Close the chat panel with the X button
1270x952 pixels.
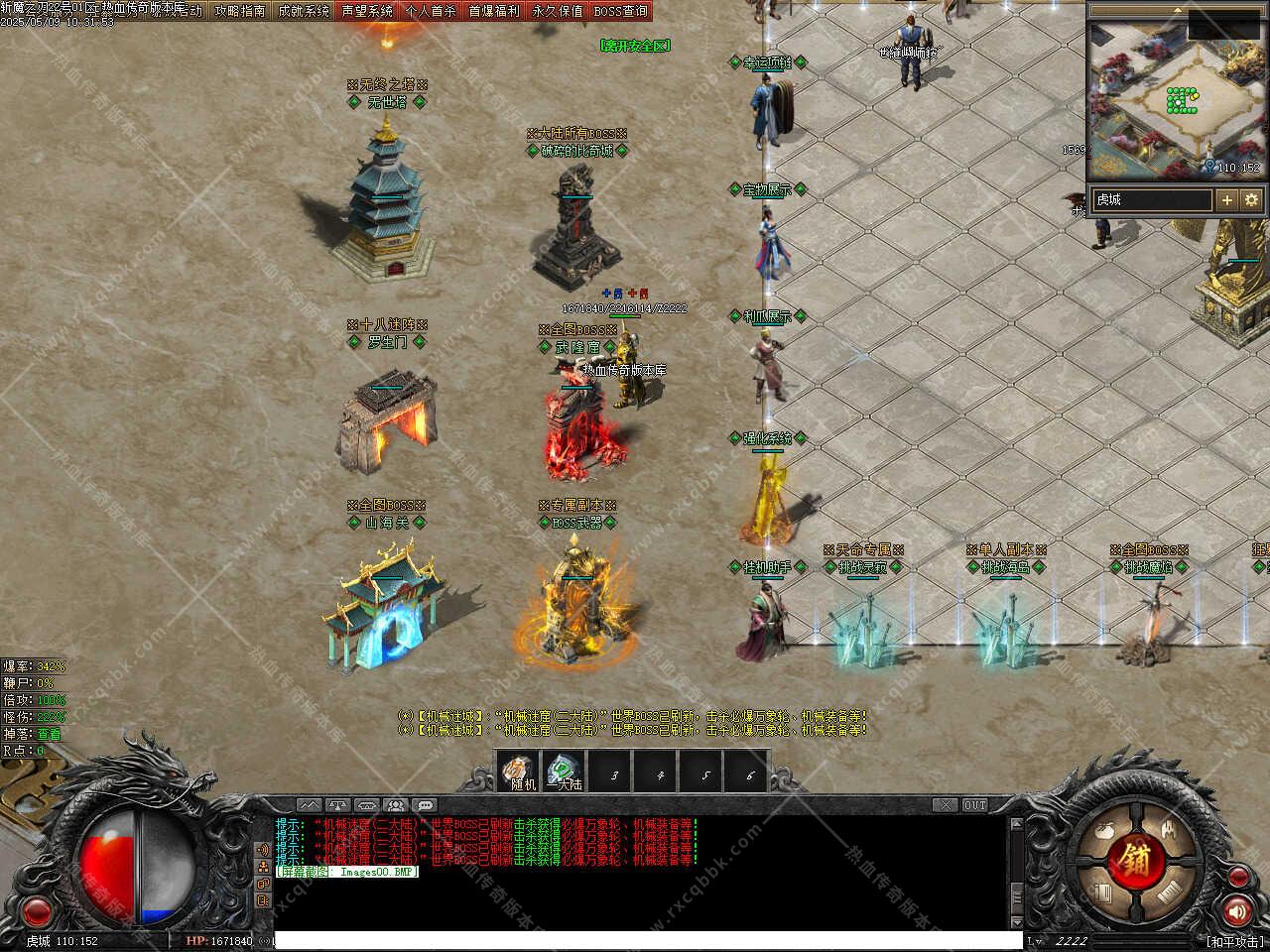946,805
